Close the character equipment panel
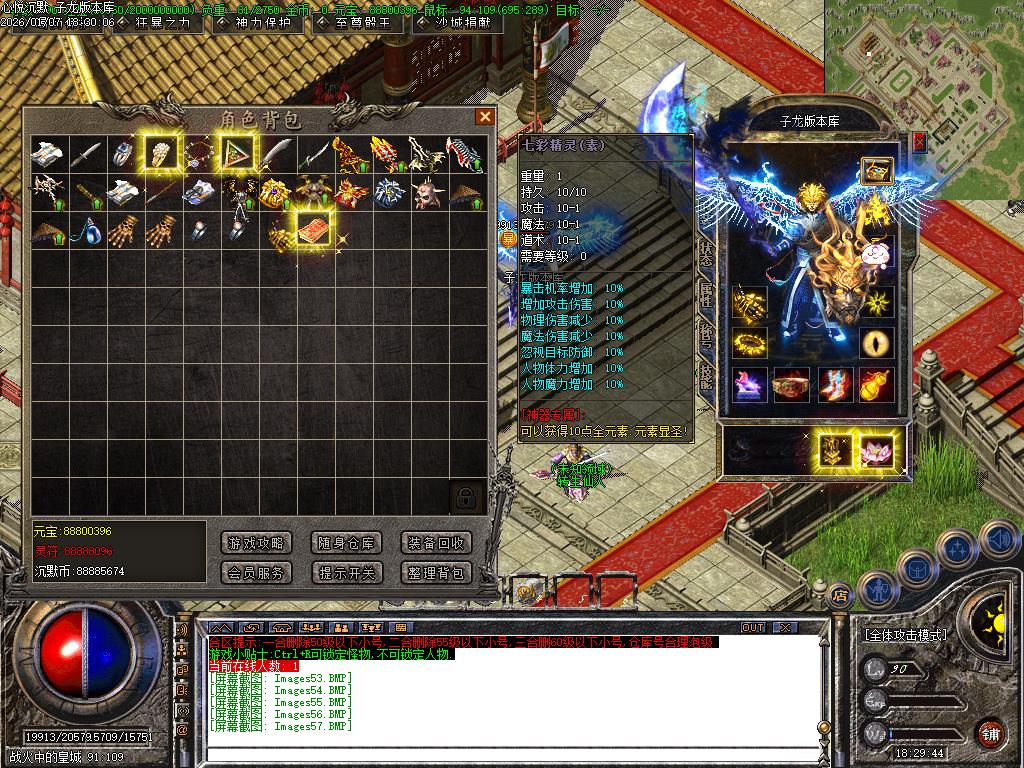1024x768 pixels. 919,142
